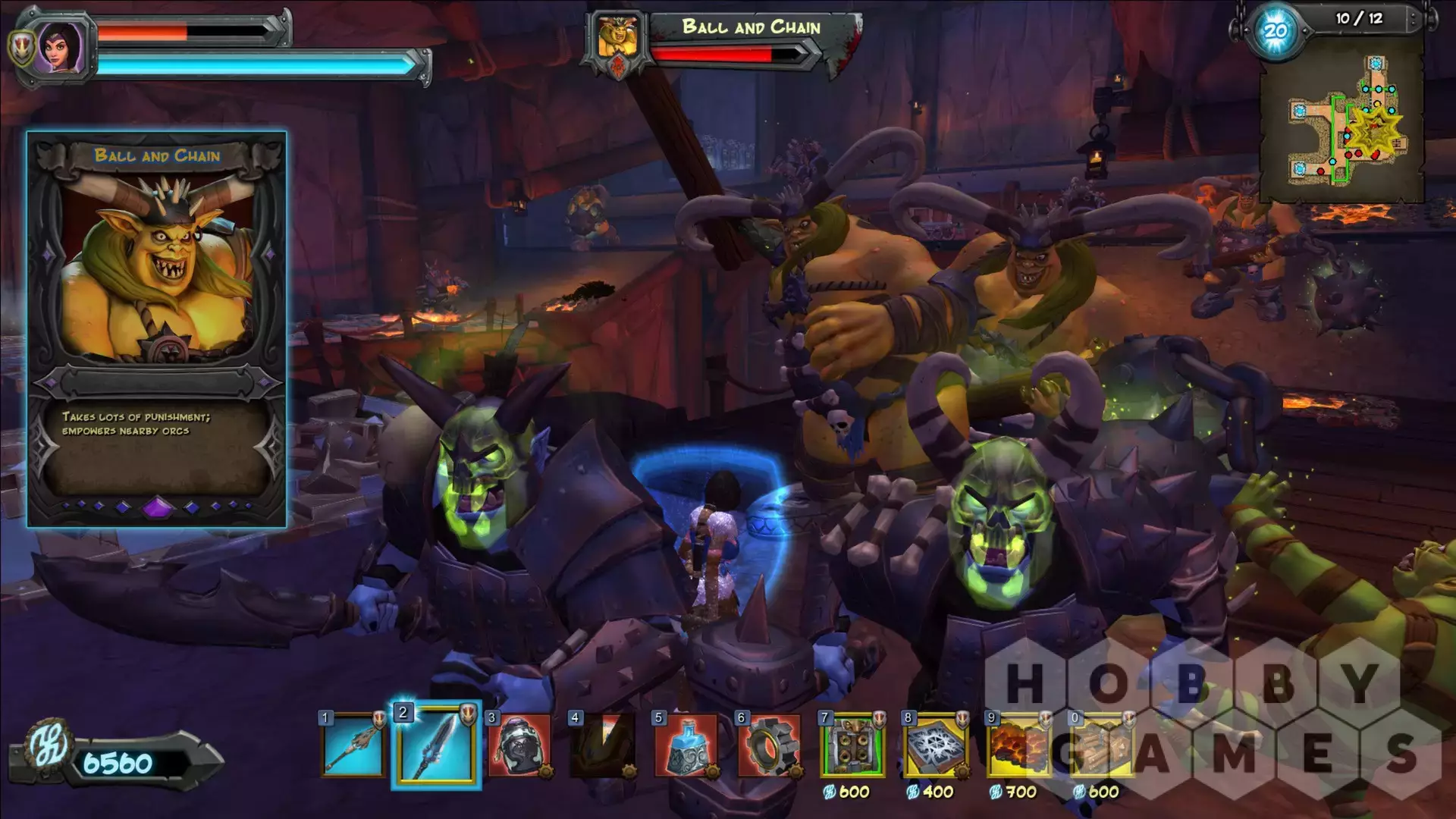
Task: Click the Ball and Chain boss portrait
Action: click(617, 38)
